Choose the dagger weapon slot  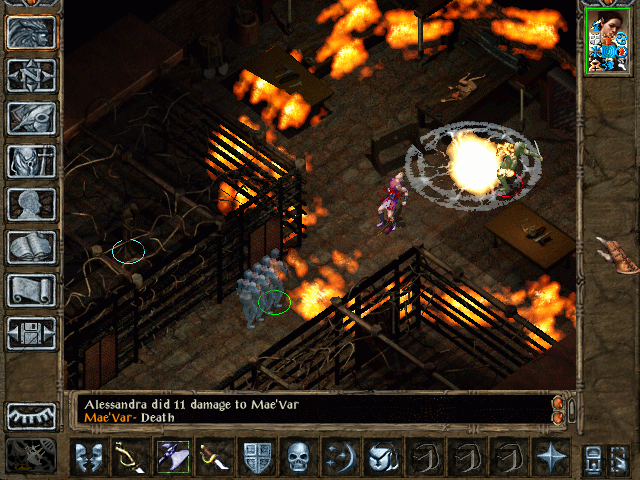tap(213, 457)
